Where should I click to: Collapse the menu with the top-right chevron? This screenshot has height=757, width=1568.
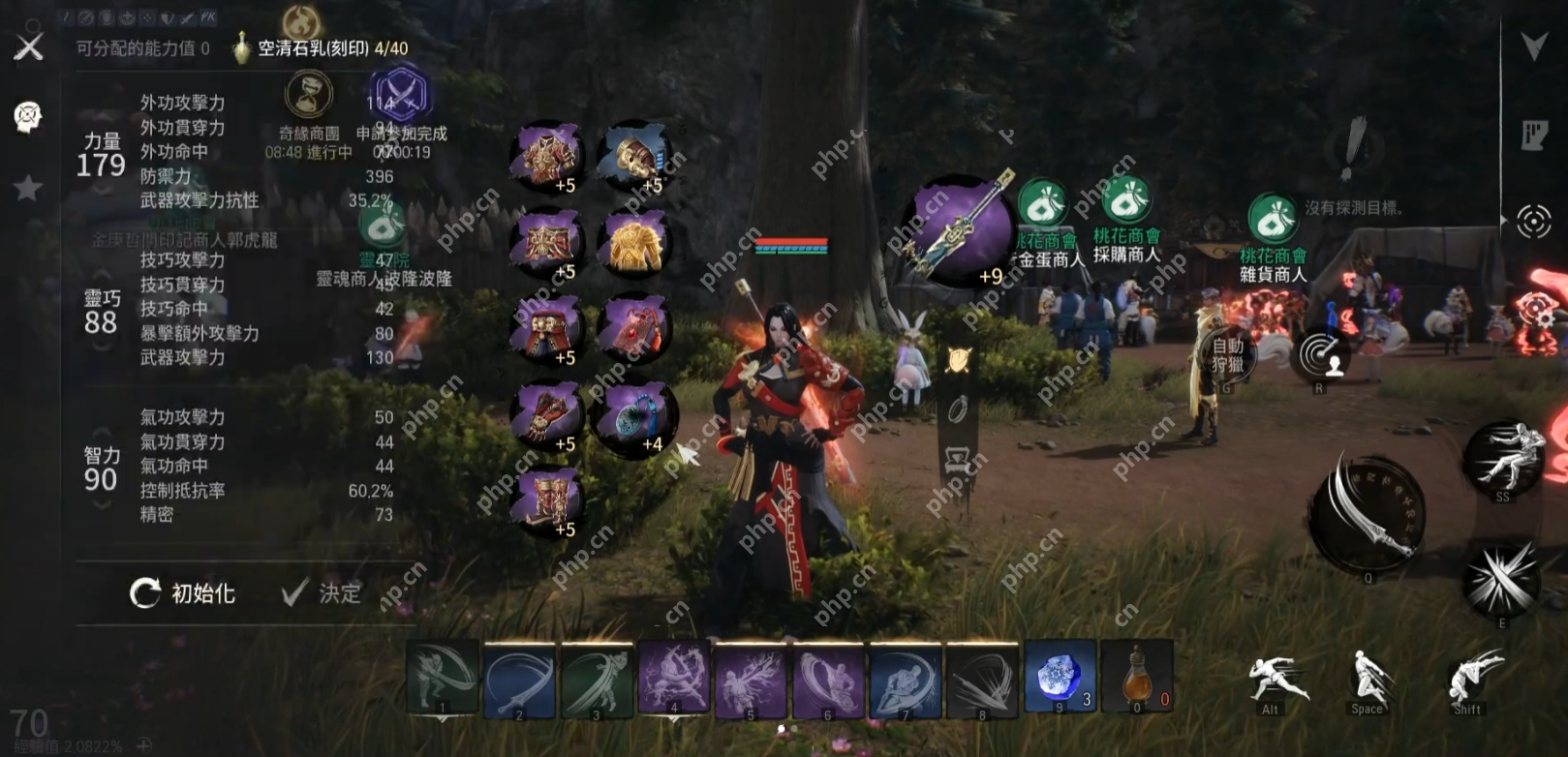click(1534, 45)
